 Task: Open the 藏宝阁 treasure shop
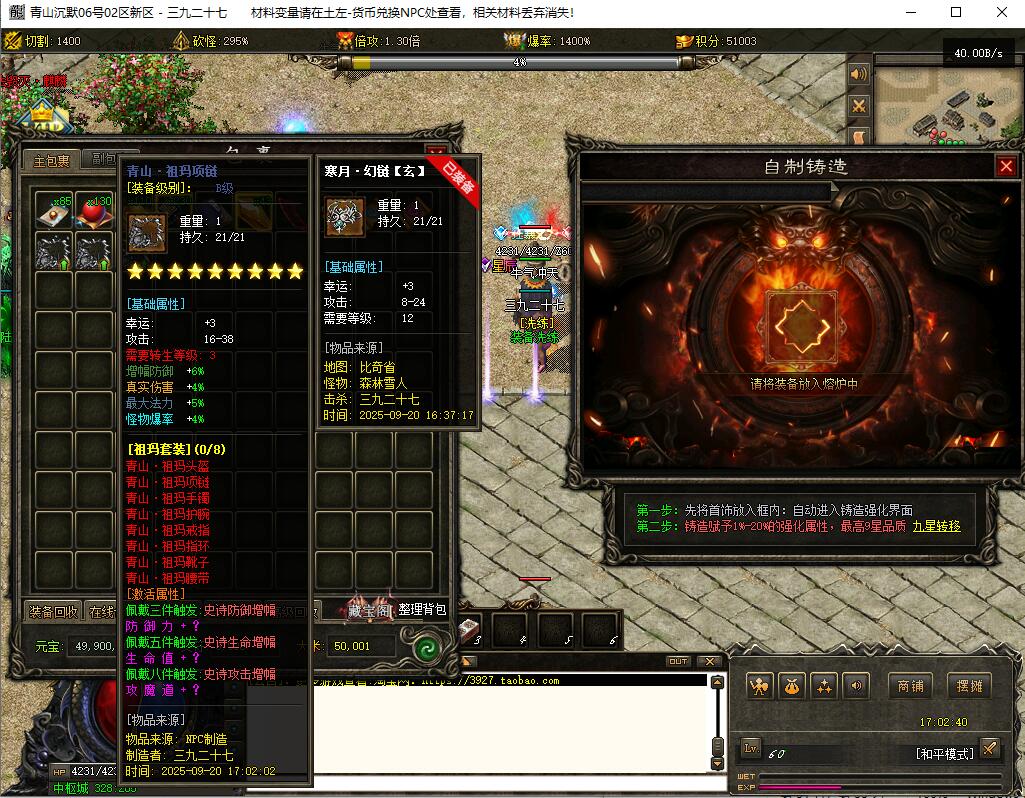369,610
